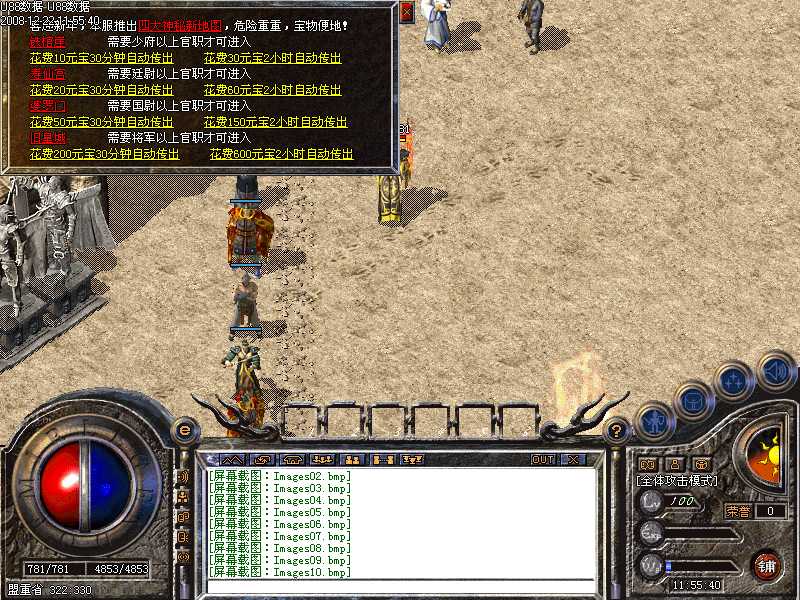
Task: Click 花费200元宝30分钟自动传出 link
Action: coord(105,154)
